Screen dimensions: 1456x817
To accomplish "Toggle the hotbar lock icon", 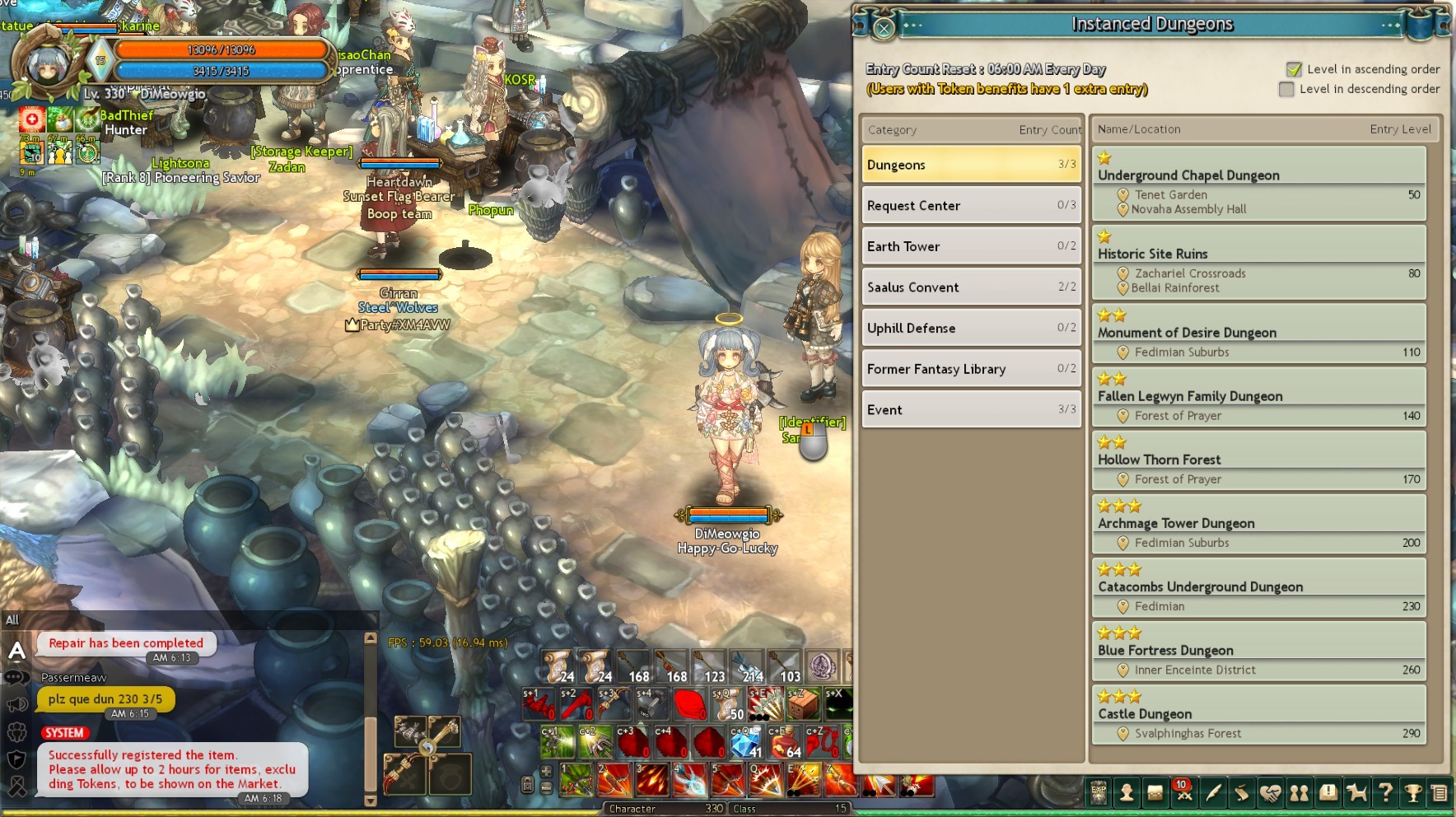I will (x=528, y=784).
